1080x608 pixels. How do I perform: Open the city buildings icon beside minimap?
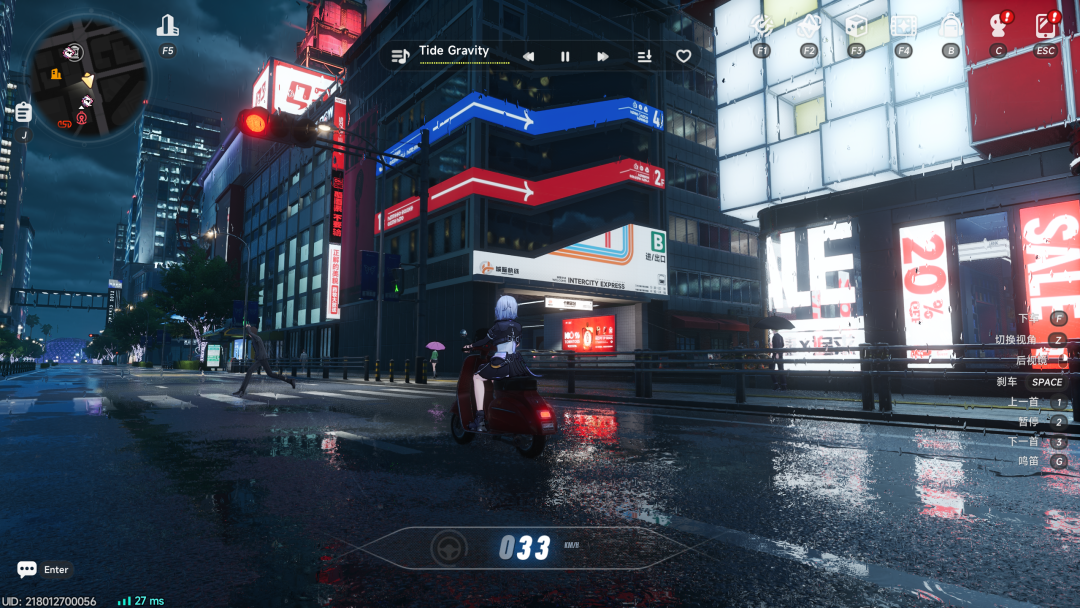(167, 26)
